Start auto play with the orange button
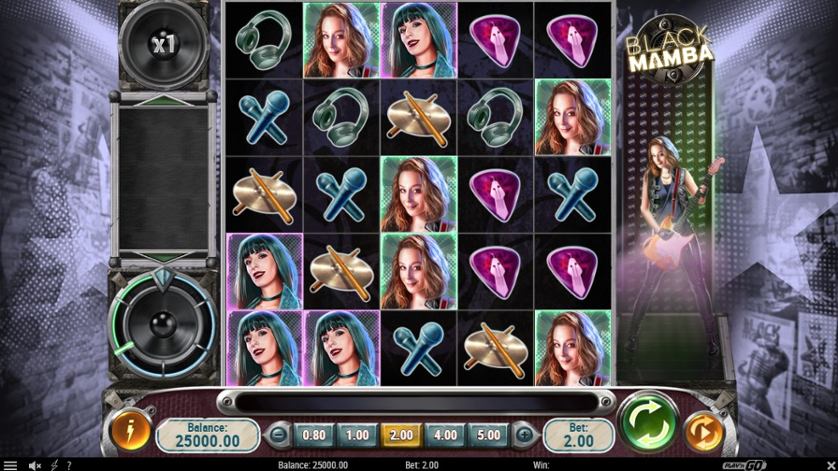The width and height of the screenshot is (838, 471). (705, 432)
